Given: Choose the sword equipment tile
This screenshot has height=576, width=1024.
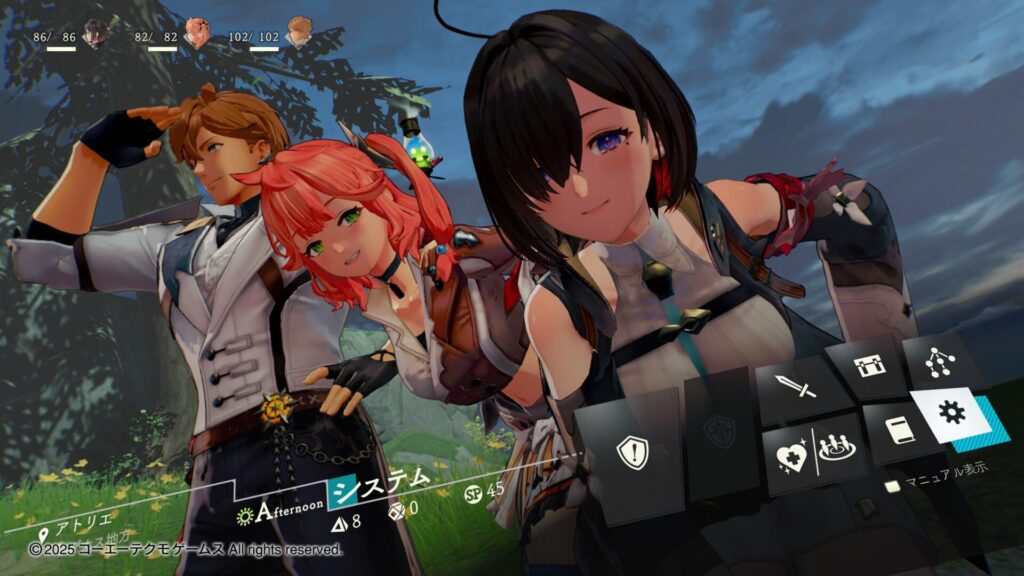Looking at the screenshot, I should click(x=802, y=387).
